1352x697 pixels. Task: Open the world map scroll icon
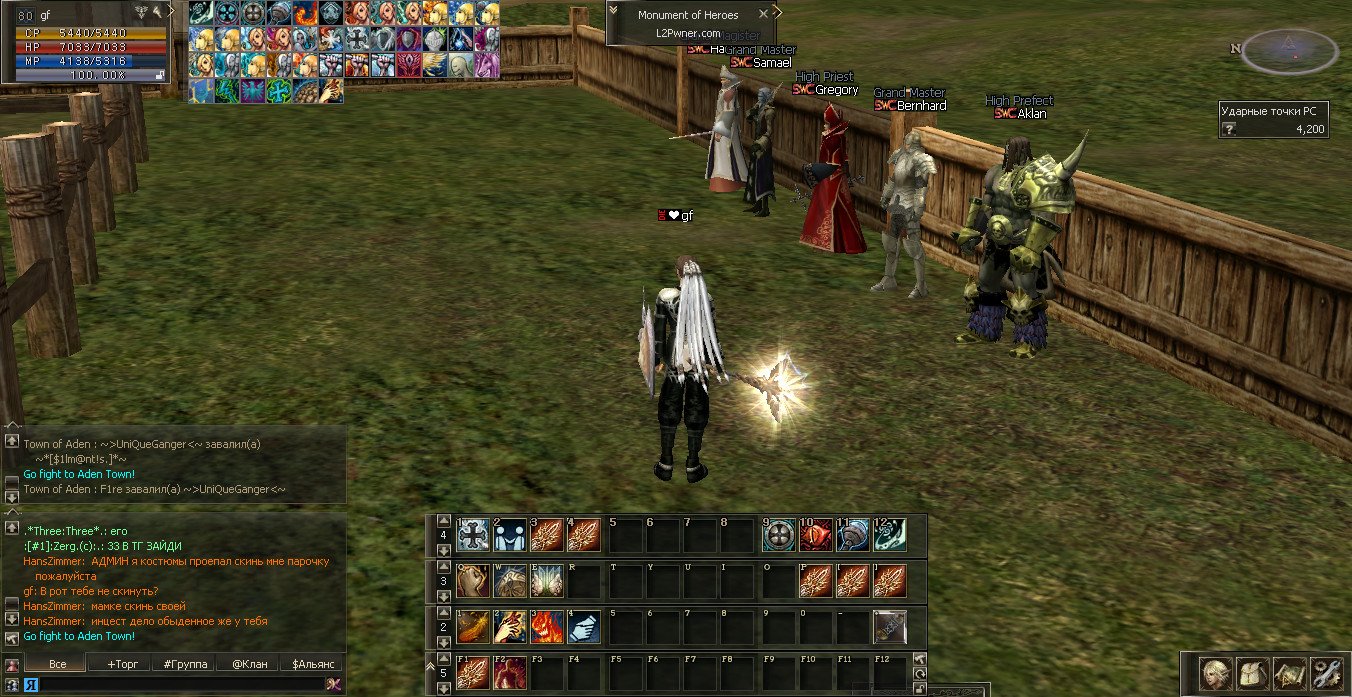pyautogui.click(x=1289, y=671)
